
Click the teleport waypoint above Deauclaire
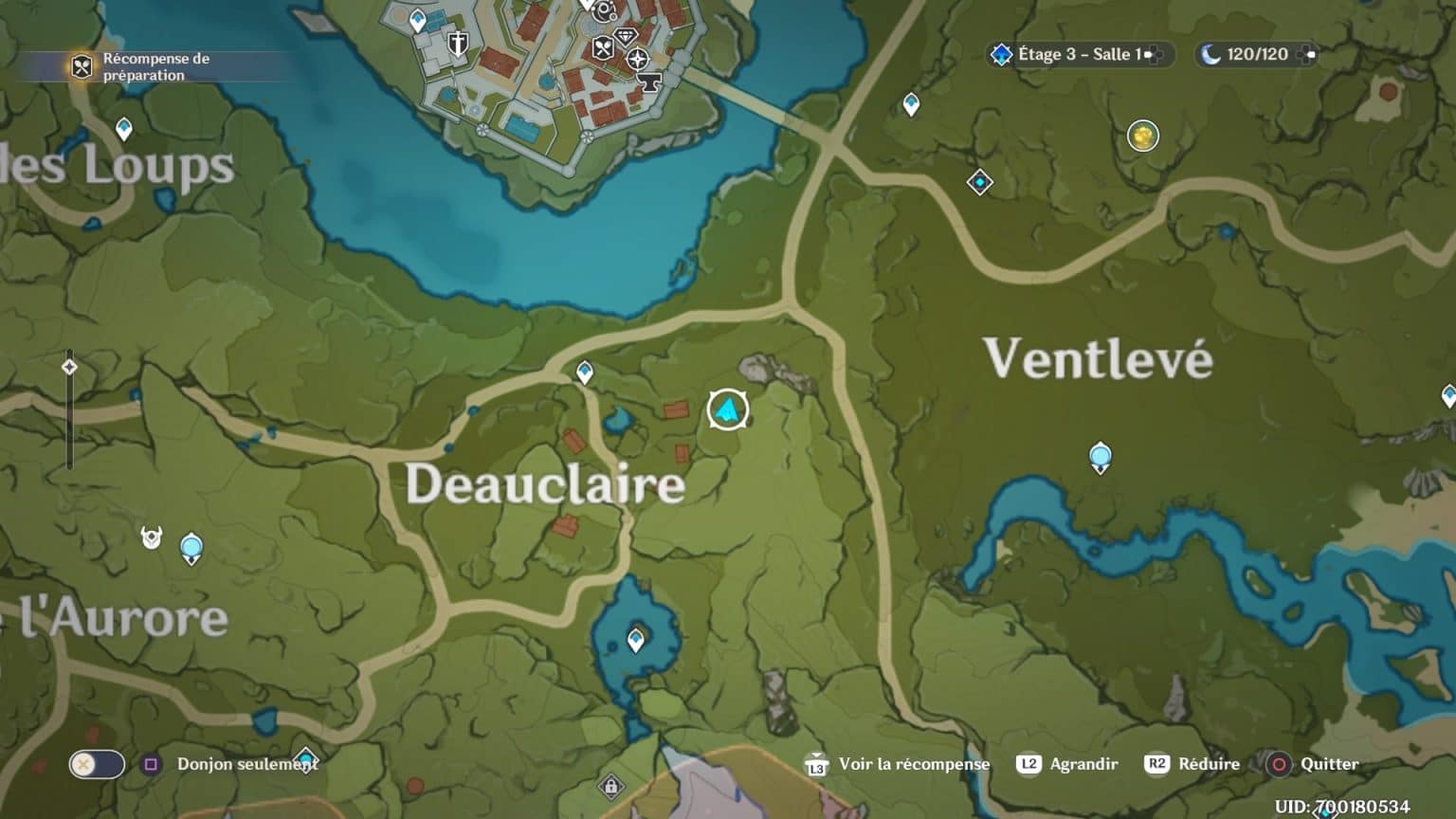(584, 373)
